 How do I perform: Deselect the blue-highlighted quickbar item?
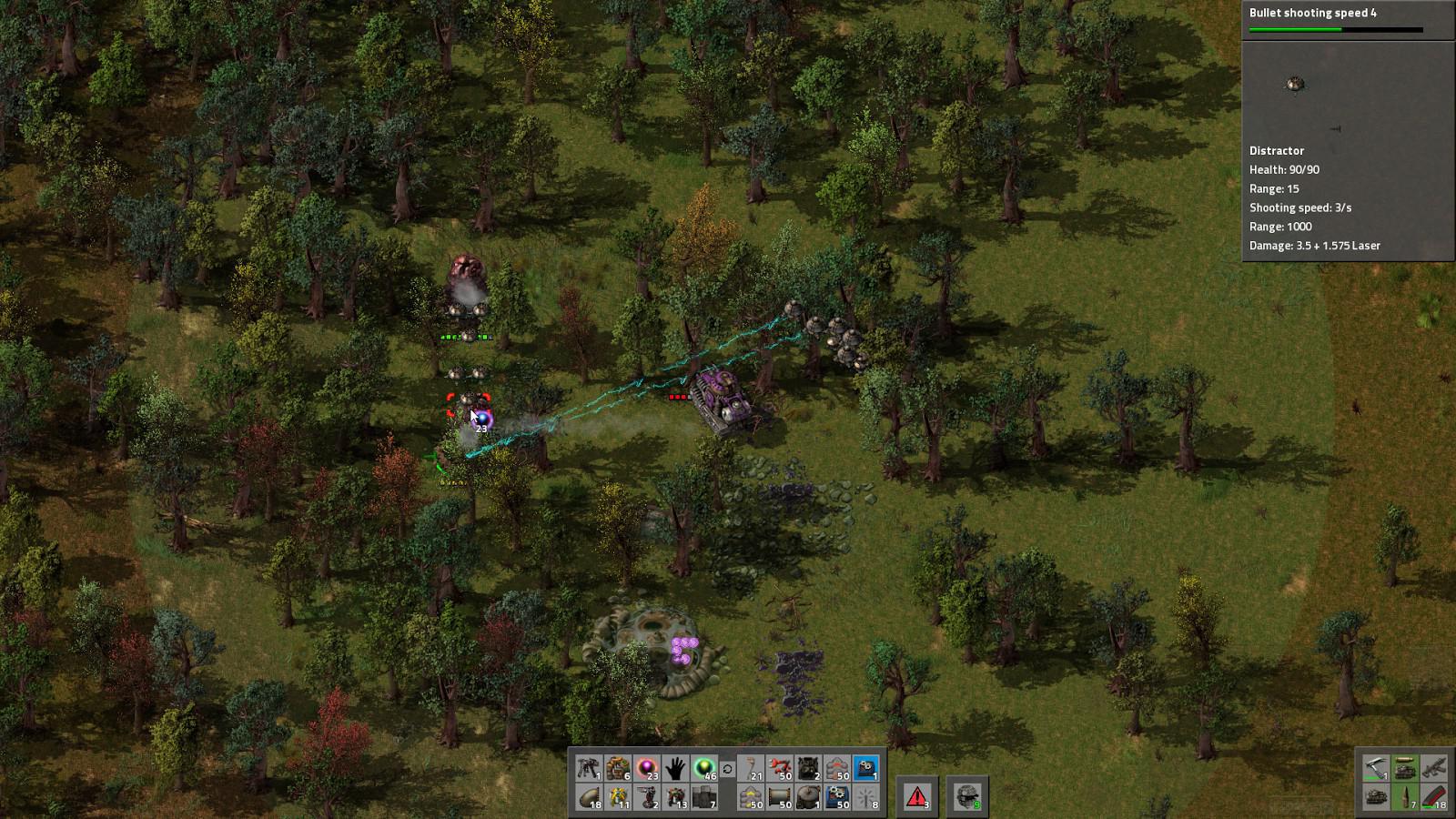pyautogui.click(x=866, y=769)
